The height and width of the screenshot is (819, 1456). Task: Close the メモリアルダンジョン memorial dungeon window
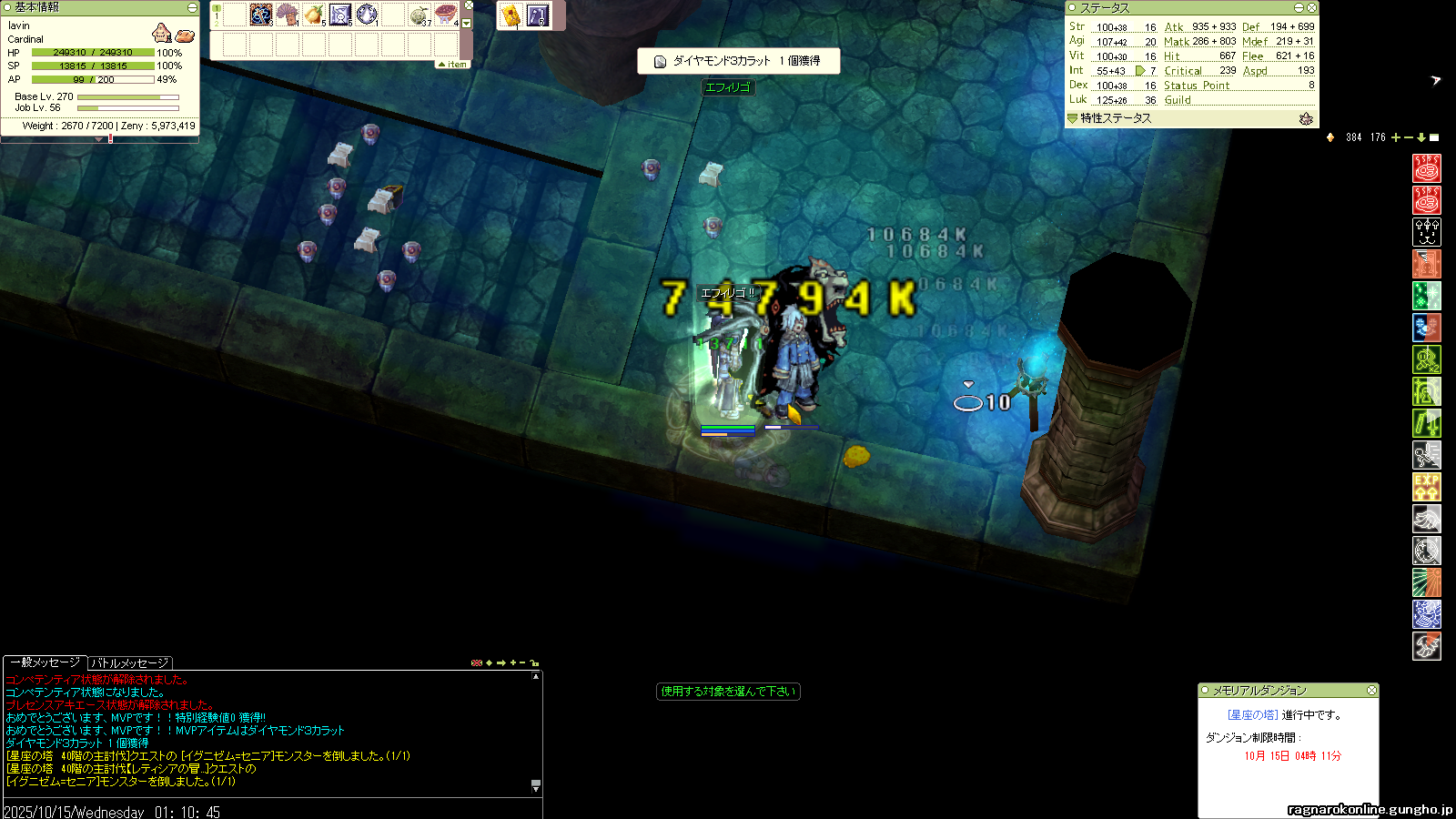pyautogui.click(x=1371, y=691)
